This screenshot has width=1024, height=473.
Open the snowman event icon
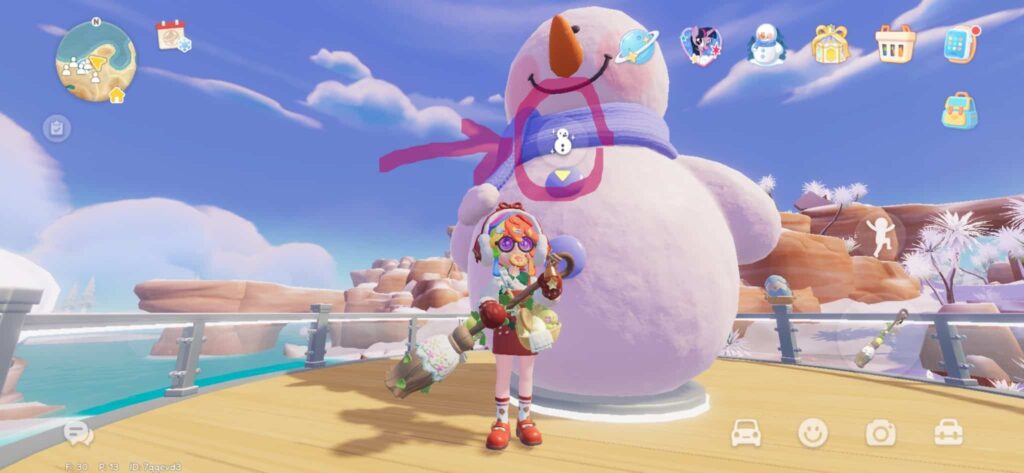pyautogui.click(x=767, y=45)
